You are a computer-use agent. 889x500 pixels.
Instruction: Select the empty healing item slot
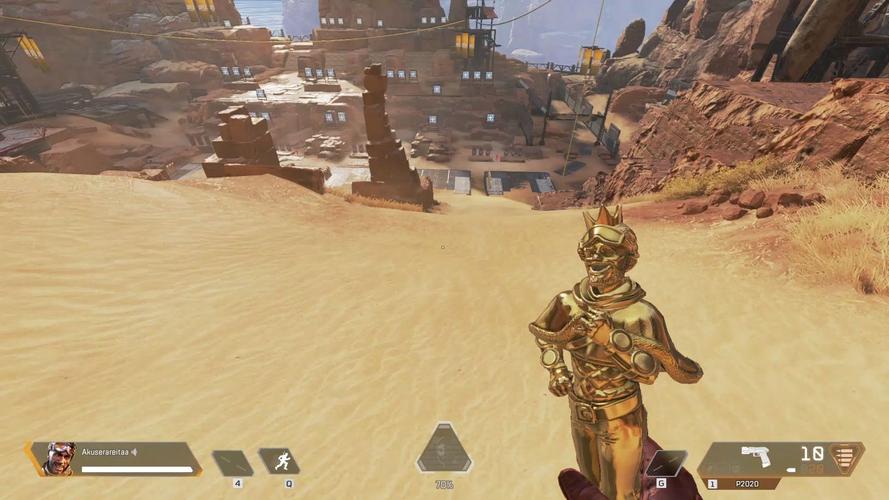(233, 462)
